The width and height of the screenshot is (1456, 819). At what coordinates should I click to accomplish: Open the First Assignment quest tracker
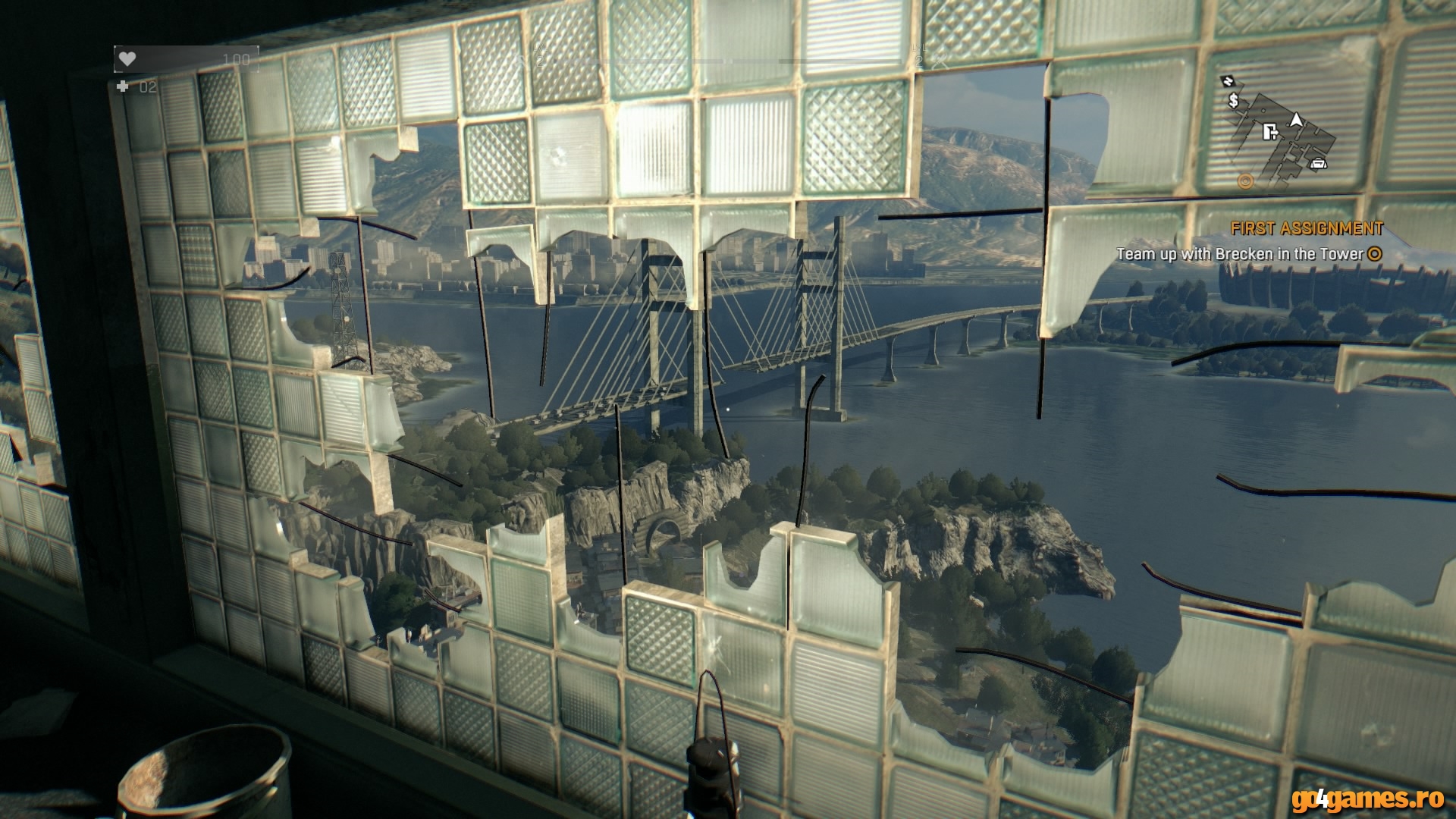pyautogui.click(x=1306, y=228)
